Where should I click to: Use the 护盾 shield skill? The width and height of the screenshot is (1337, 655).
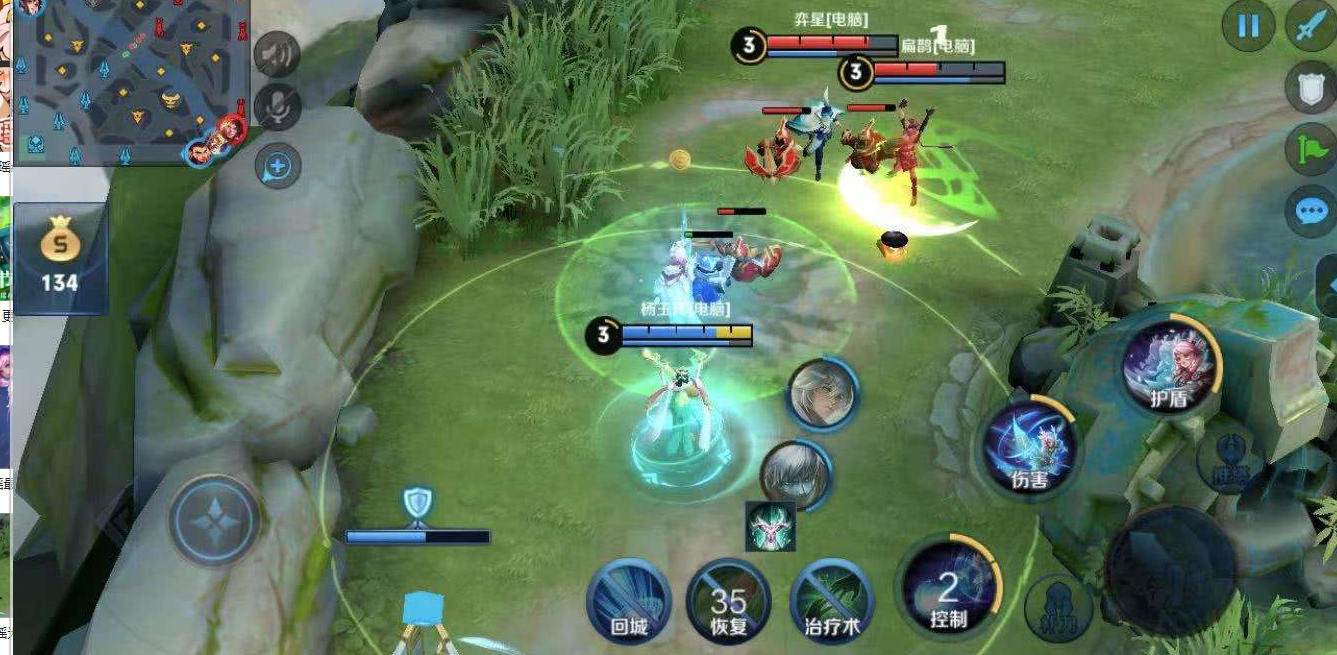point(1171,364)
